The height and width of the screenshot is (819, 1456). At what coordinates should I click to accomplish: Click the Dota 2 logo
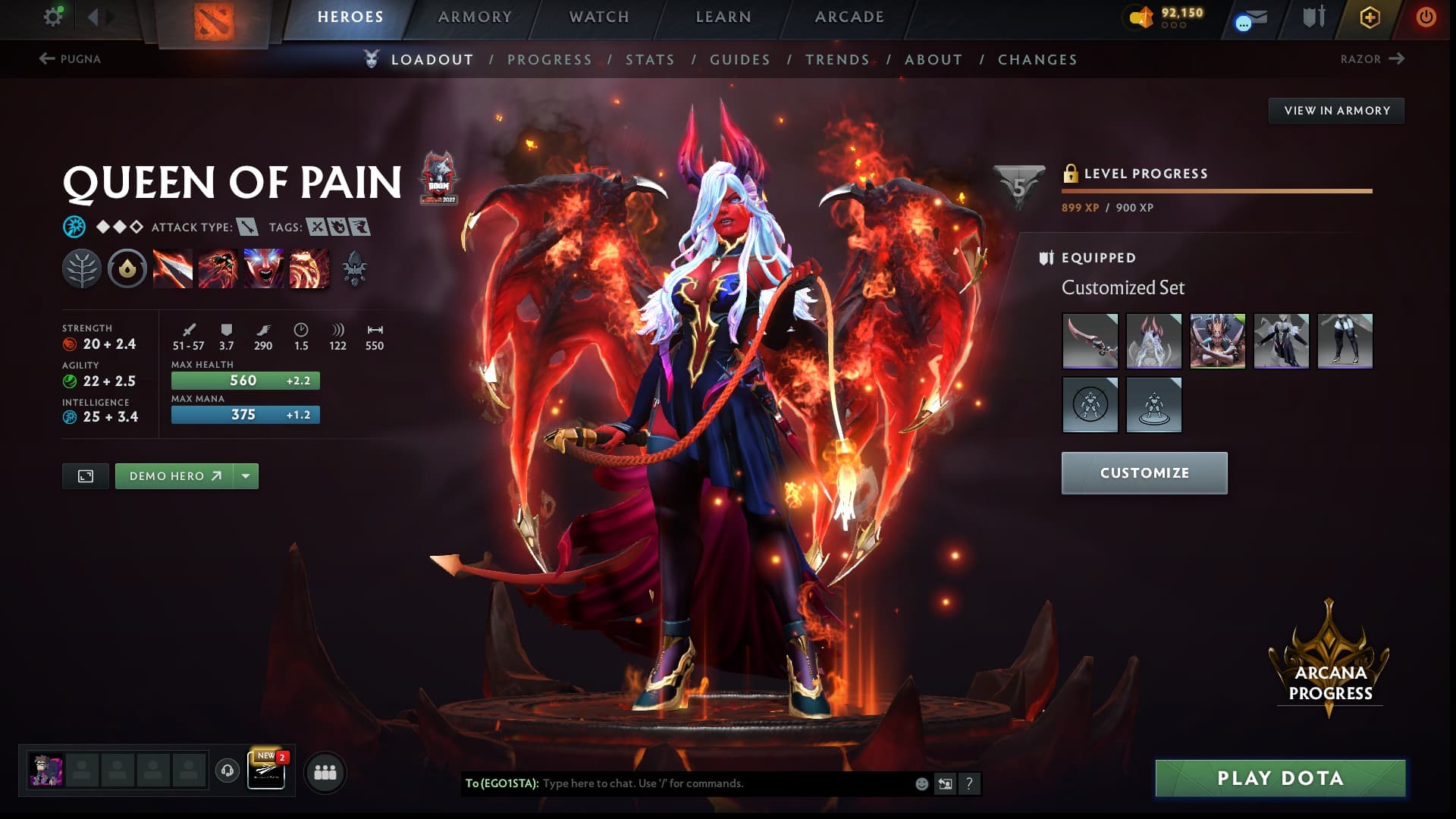point(213,19)
